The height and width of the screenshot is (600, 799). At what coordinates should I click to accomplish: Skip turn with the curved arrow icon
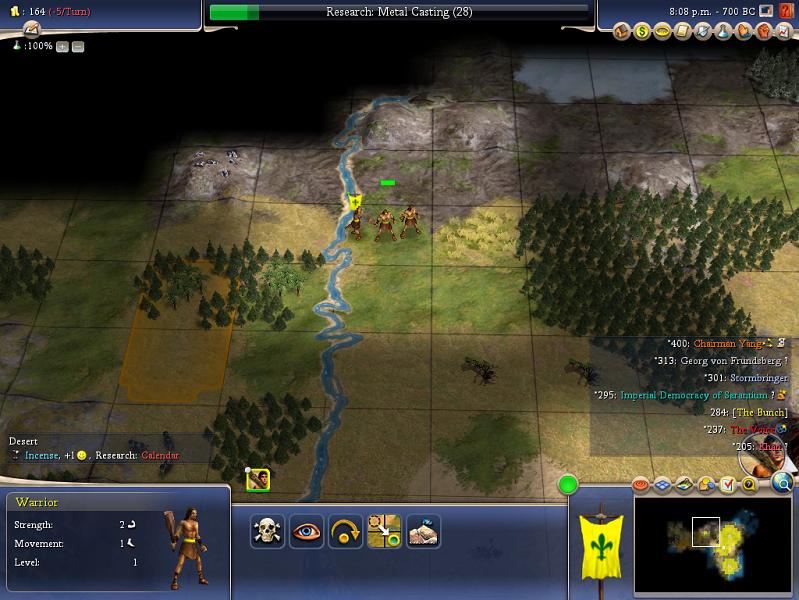(x=345, y=531)
